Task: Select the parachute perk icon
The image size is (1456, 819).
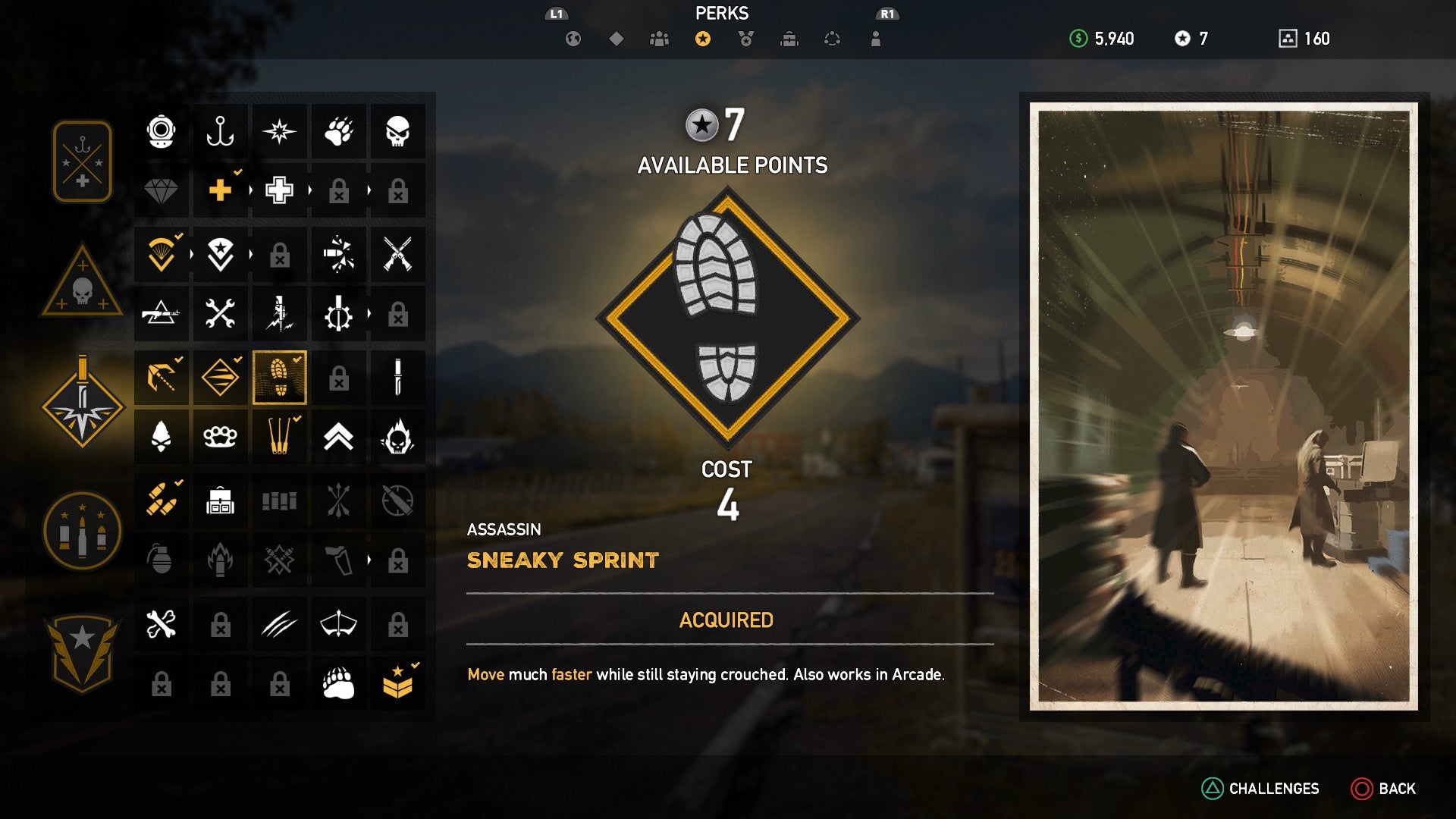Action: [161, 256]
